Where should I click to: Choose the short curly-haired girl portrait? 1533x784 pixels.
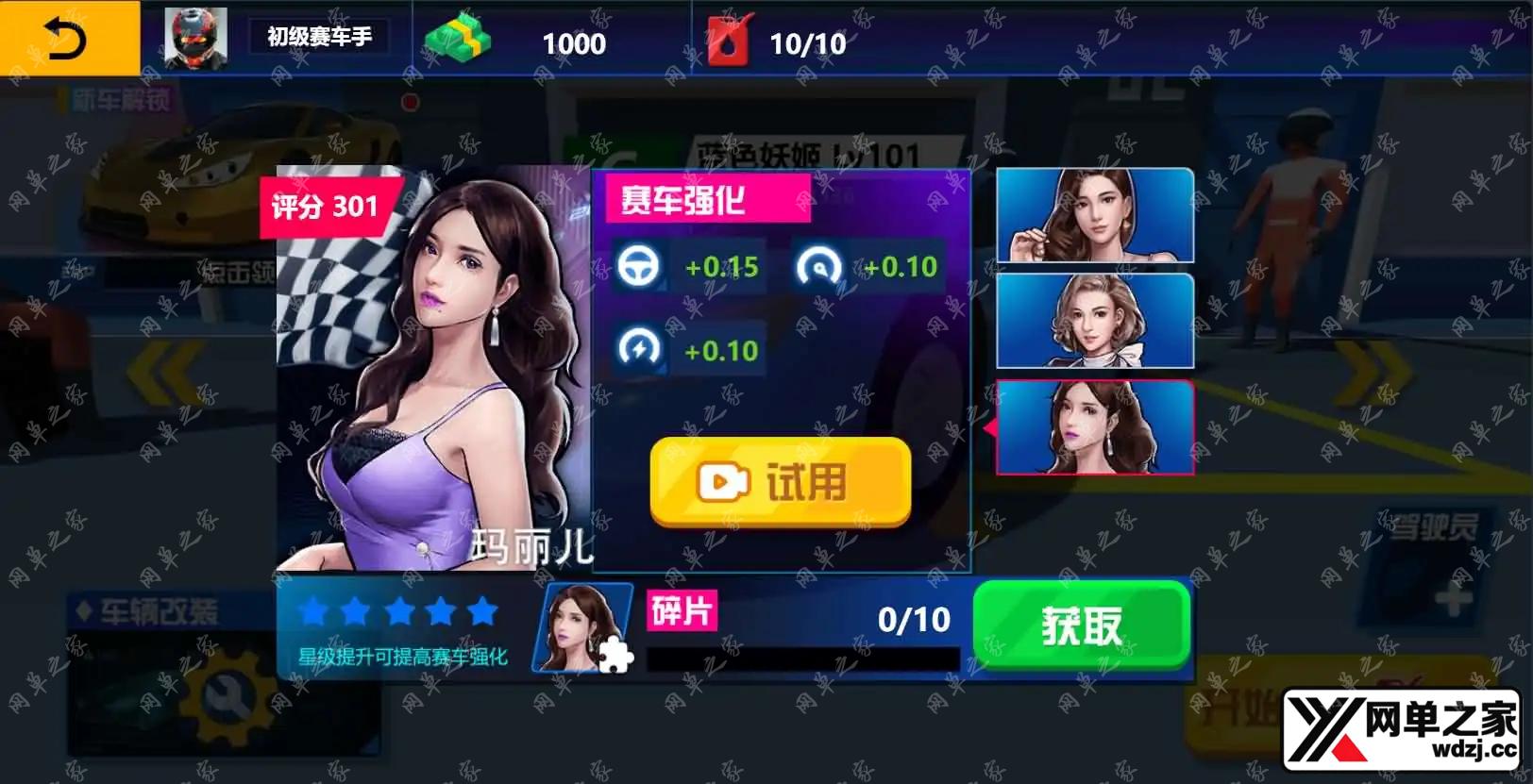(x=1095, y=321)
